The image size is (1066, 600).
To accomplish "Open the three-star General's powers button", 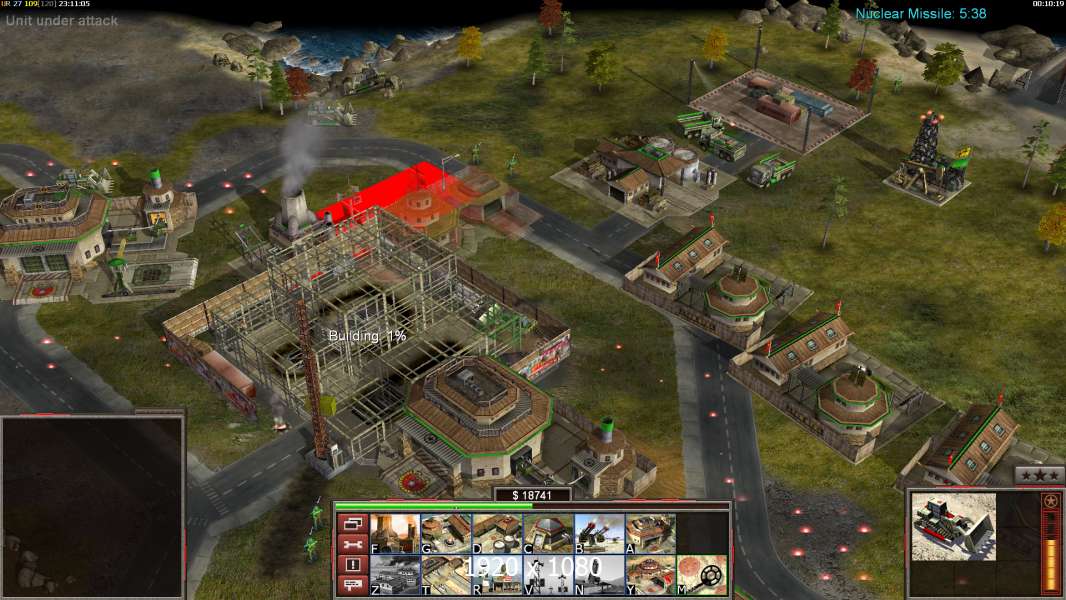I will (1039, 475).
